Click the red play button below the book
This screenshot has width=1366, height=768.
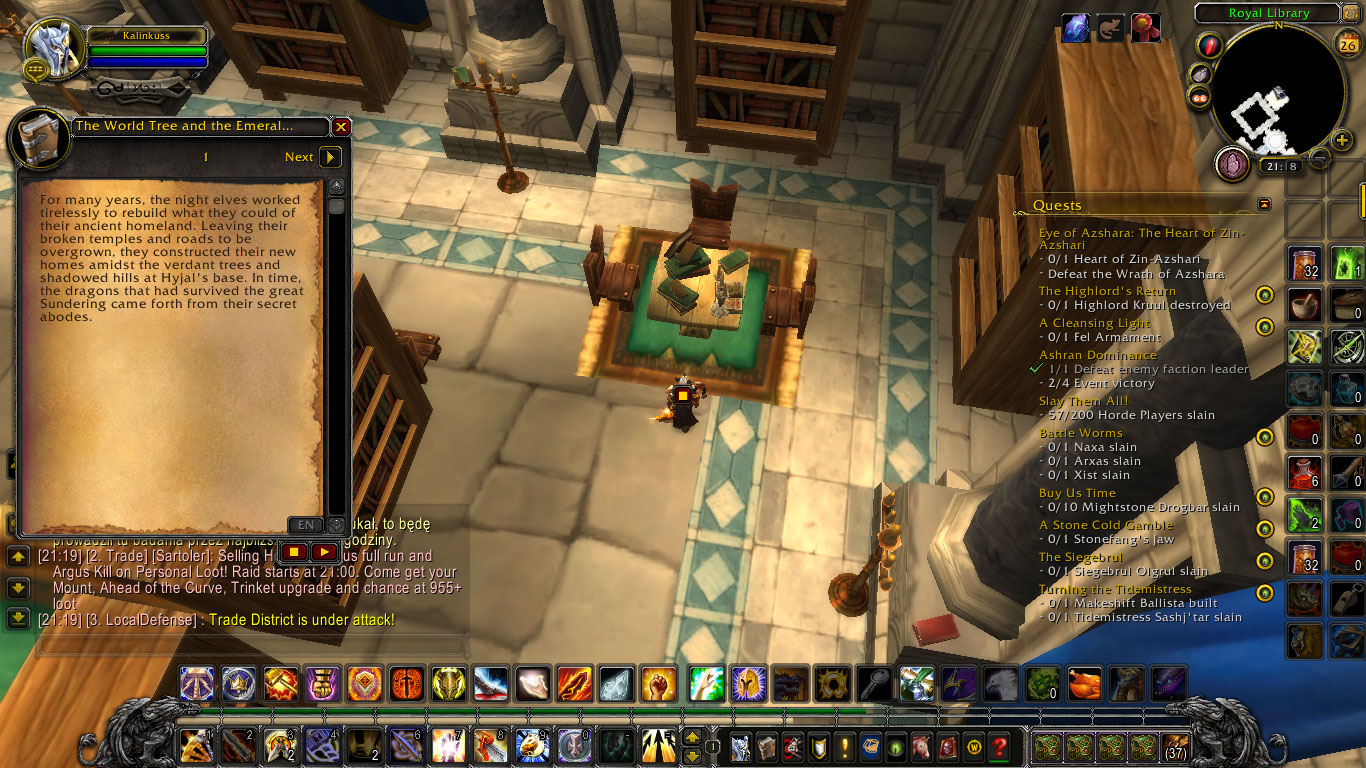click(x=324, y=551)
